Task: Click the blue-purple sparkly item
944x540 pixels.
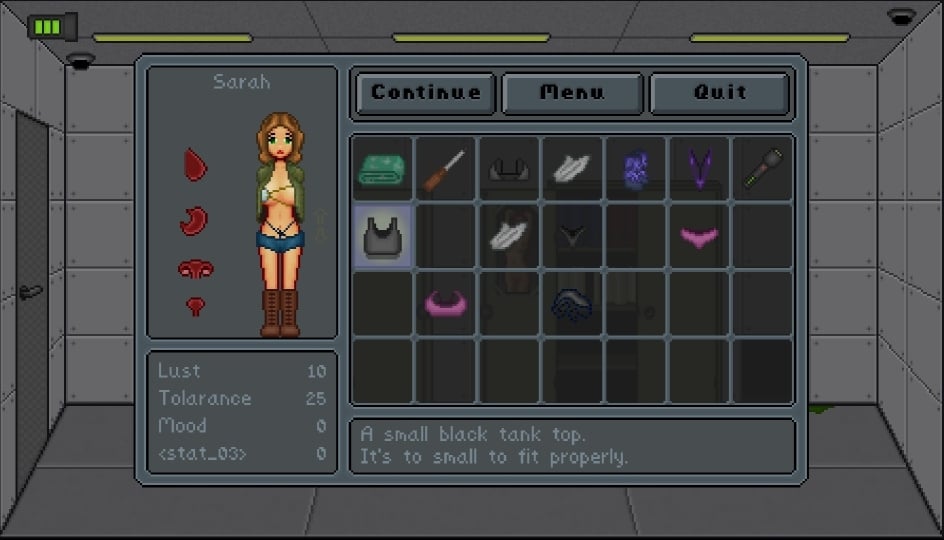Action: pyautogui.click(x=636, y=168)
